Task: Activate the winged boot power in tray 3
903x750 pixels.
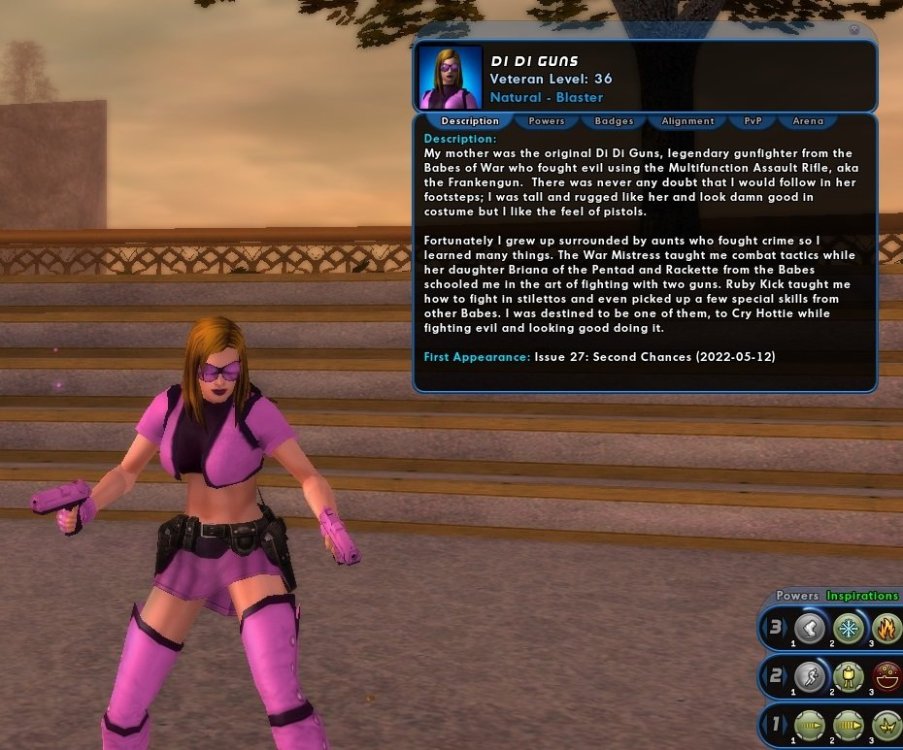Action: (811, 628)
